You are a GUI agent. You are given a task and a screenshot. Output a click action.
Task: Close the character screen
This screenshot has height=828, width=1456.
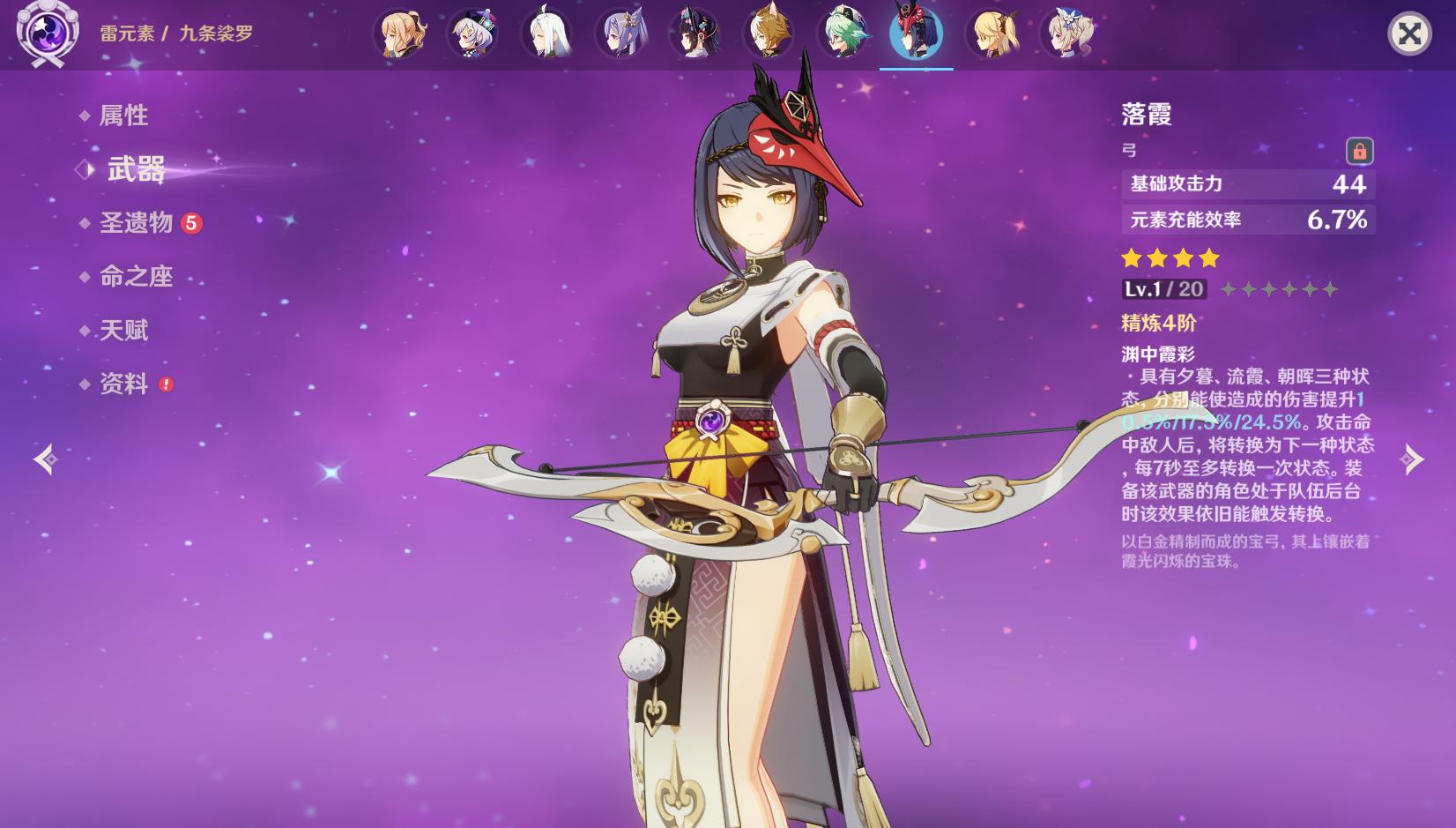coord(1409,34)
